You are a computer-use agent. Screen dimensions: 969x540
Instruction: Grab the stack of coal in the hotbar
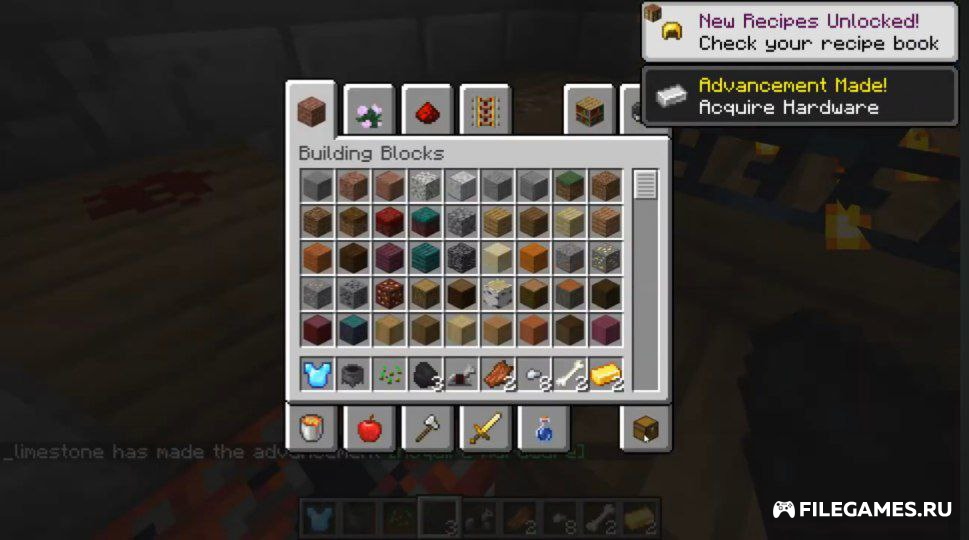[x=425, y=374]
